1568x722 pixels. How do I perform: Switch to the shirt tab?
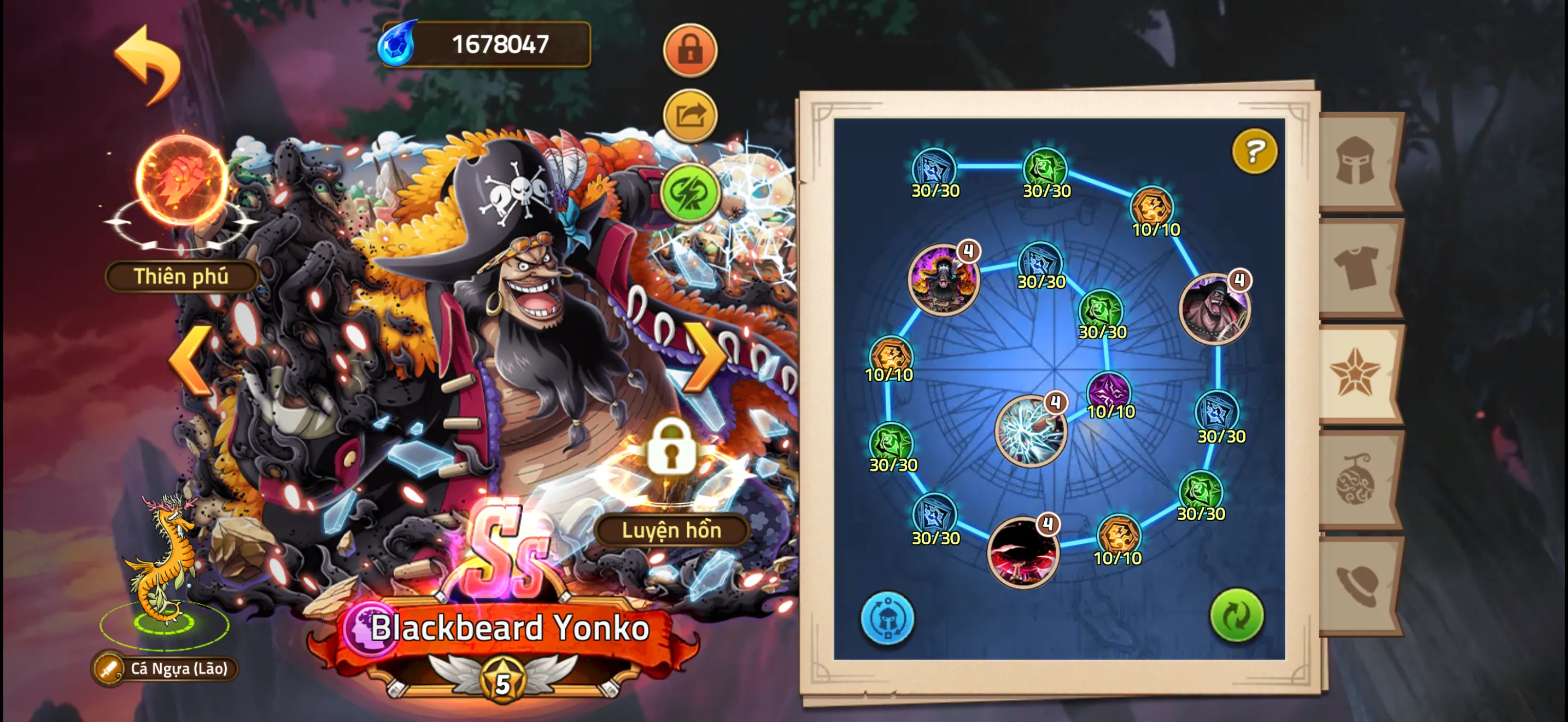click(x=1358, y=267)
